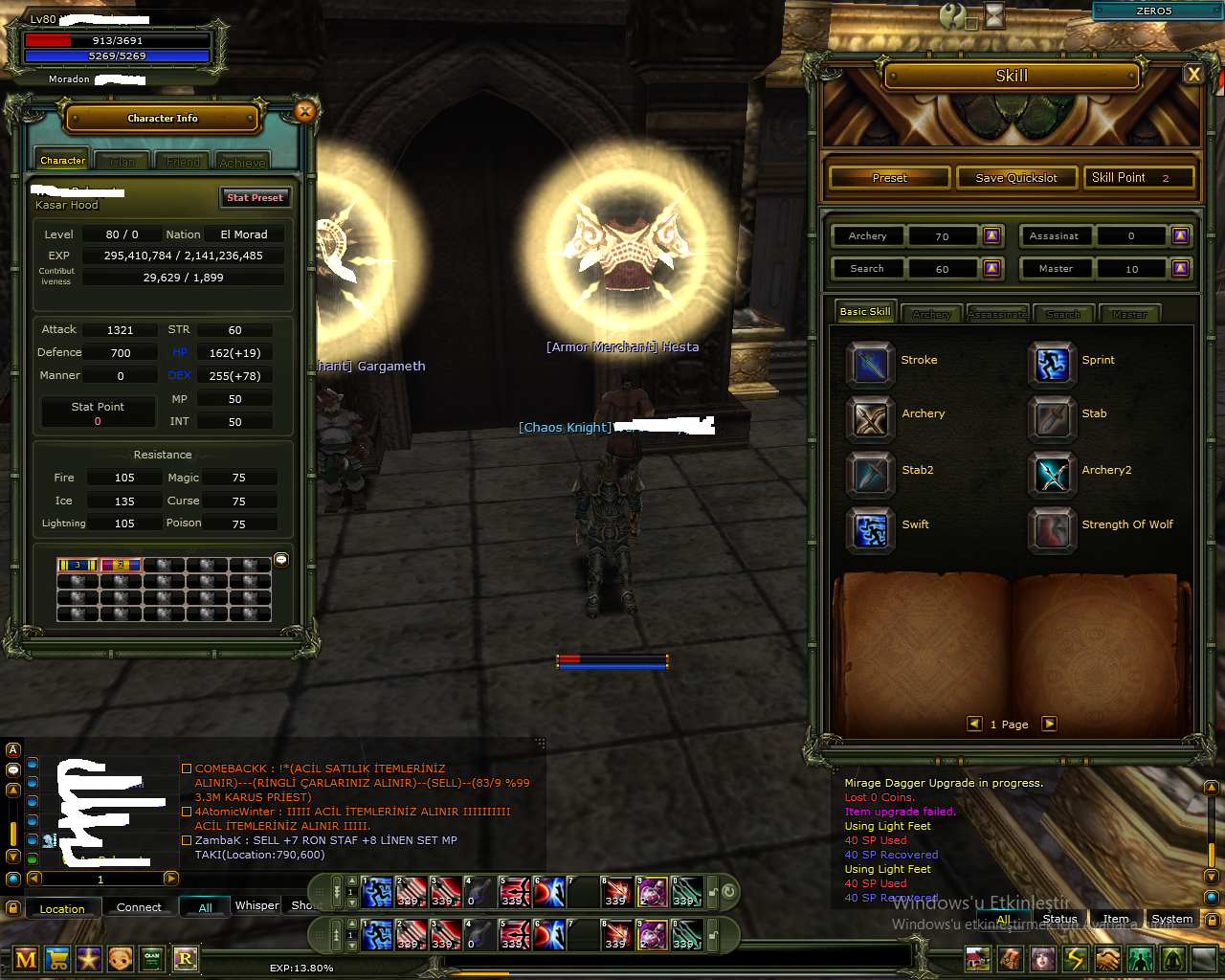
Task: Select the Sprint skill icon
Action: [1052, 365]
